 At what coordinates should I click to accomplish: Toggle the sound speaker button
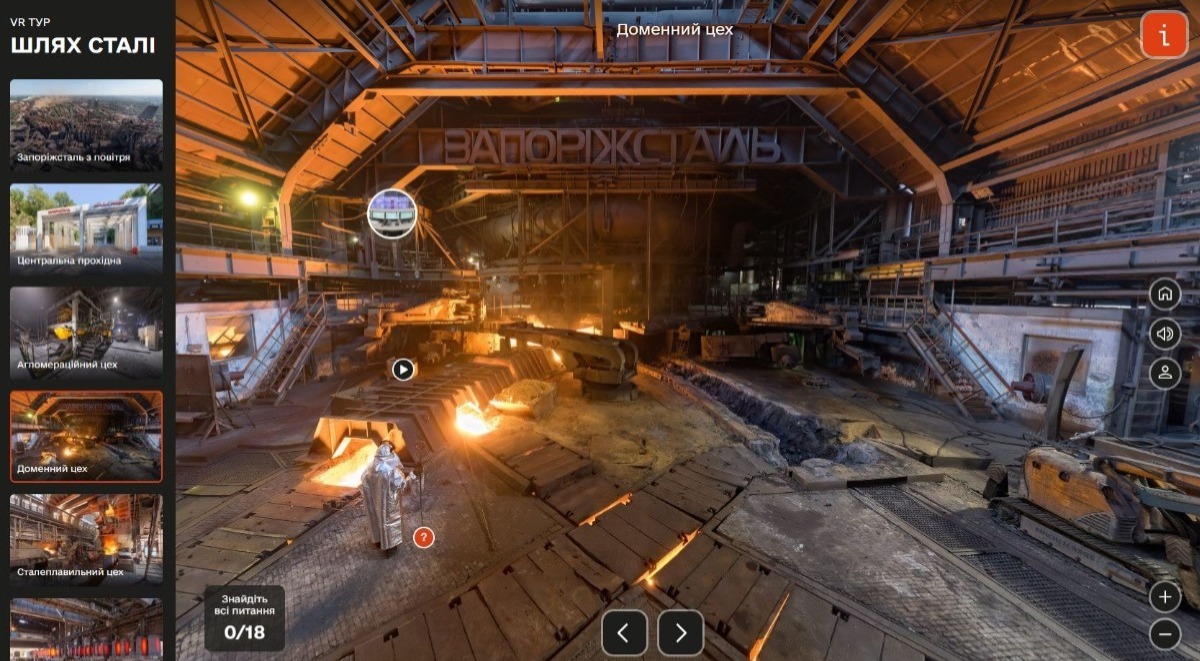click(1164, 334)
